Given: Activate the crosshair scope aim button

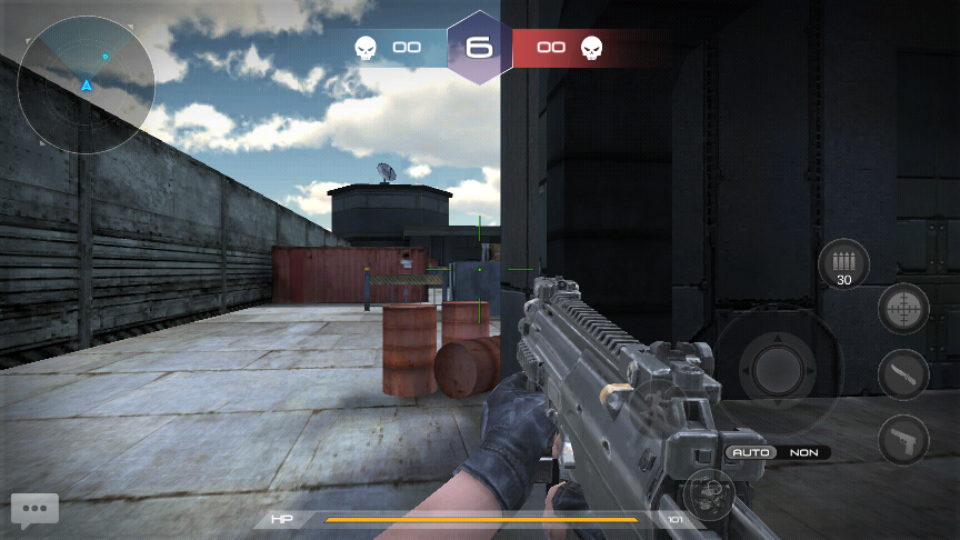Looking at the screenshot, I should 903,309.
